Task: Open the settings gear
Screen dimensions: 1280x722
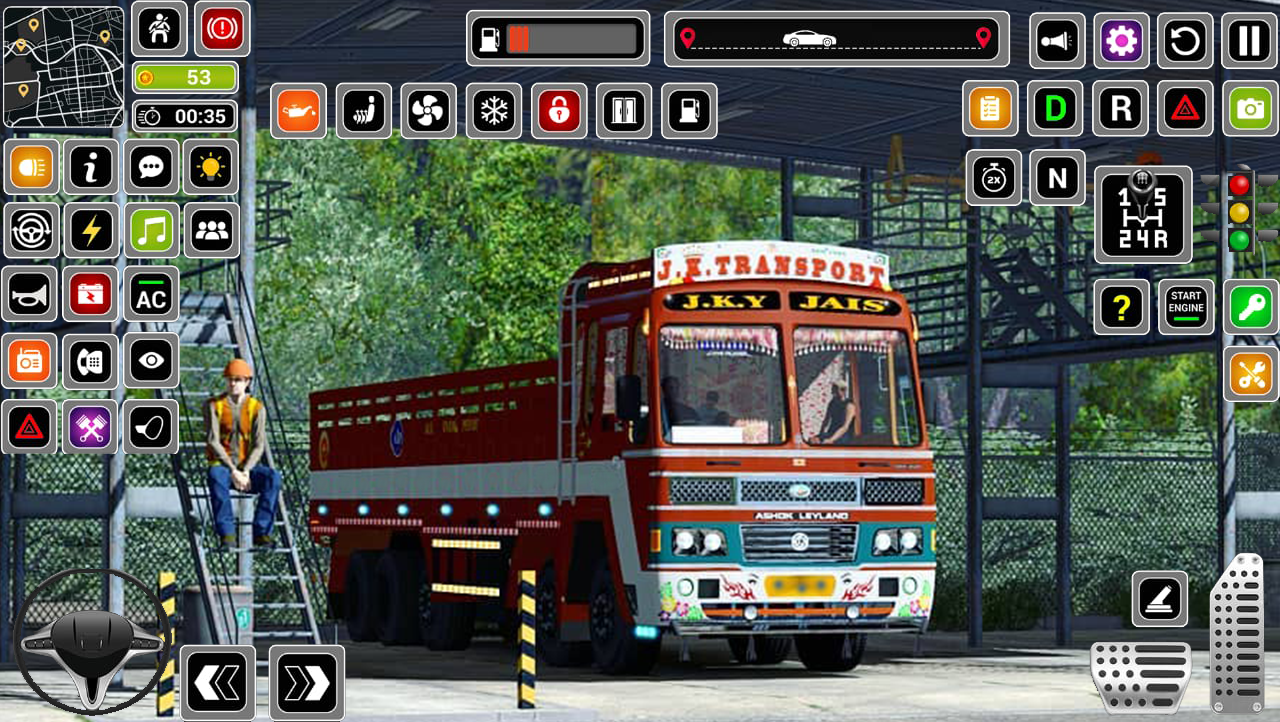Action: (x=1121, y=42)
